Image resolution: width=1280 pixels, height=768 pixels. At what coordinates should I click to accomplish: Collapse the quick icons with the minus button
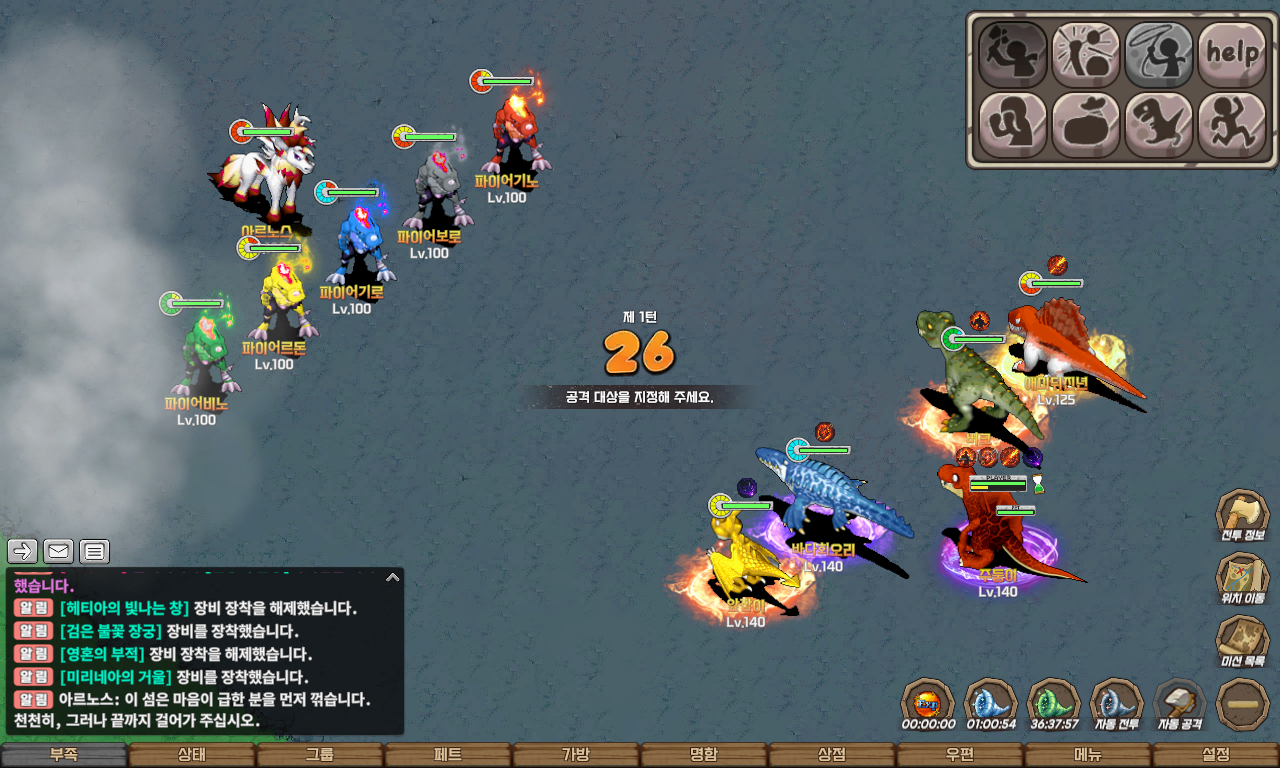click(1243, 704)
